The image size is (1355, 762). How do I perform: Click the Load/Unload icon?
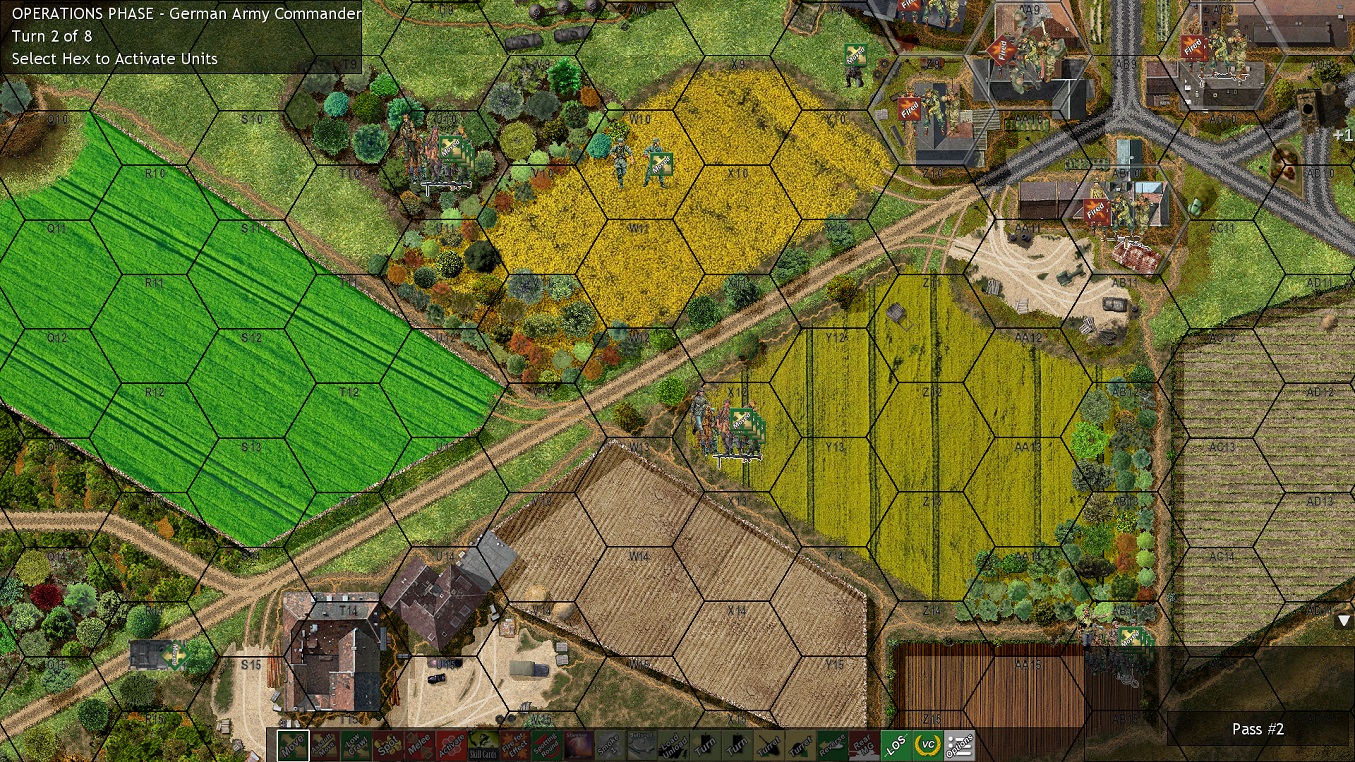(x=673, y=744)
